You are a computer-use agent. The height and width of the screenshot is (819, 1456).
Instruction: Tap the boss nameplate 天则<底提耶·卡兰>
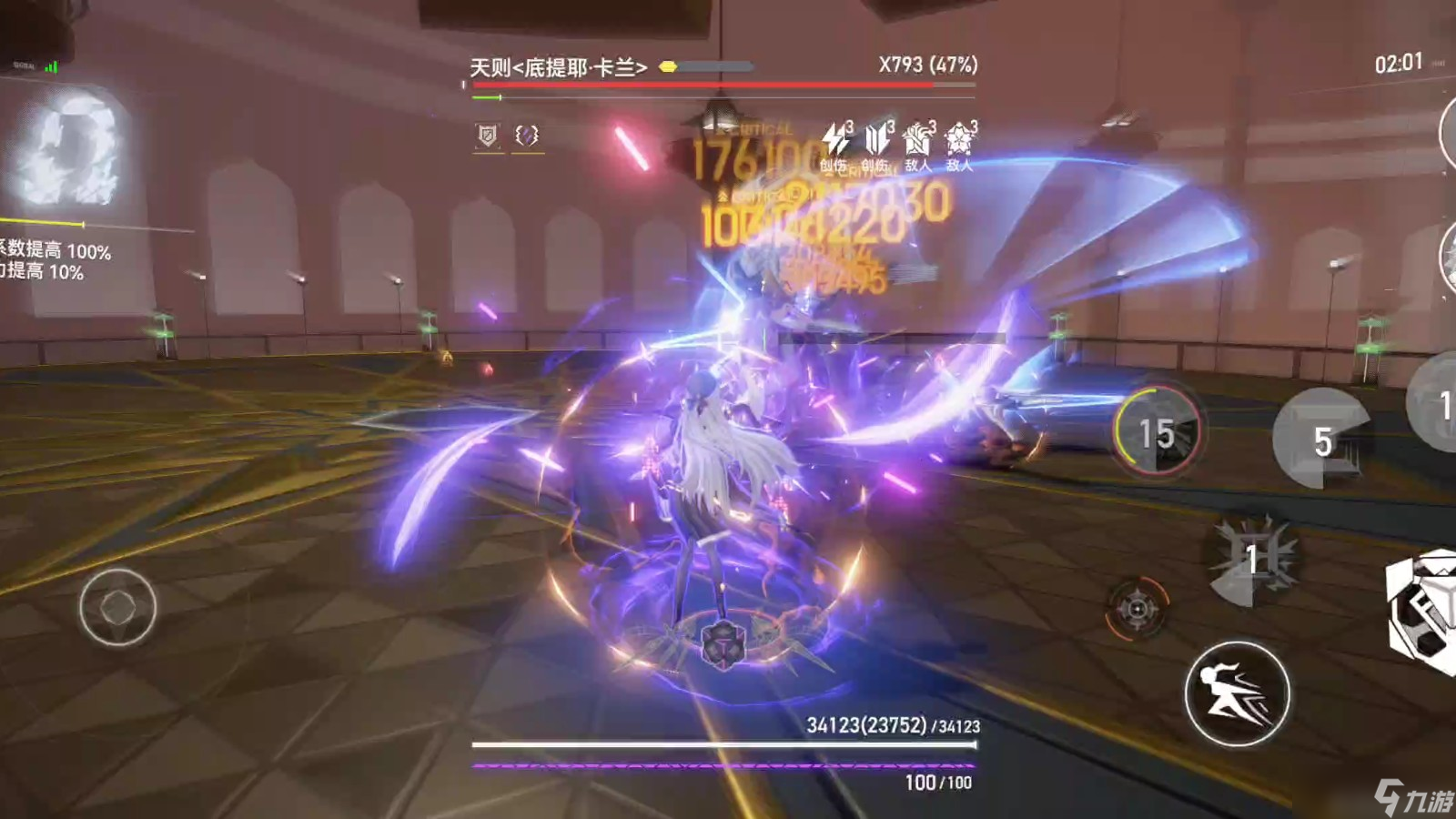coord(558,65)
